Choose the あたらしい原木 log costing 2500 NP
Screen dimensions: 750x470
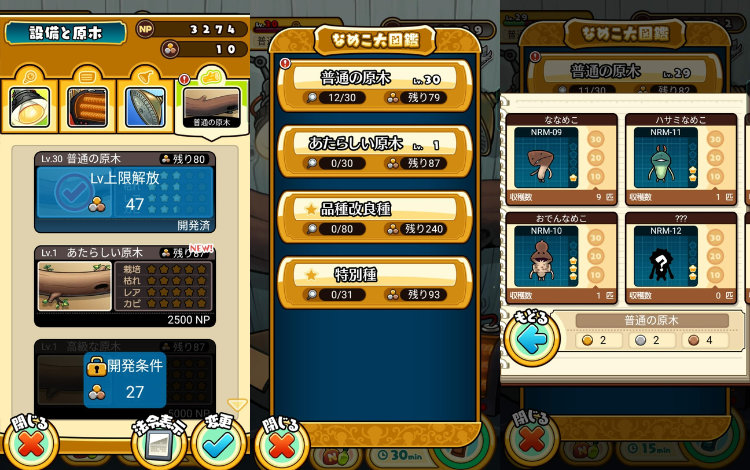click(123, 286)
